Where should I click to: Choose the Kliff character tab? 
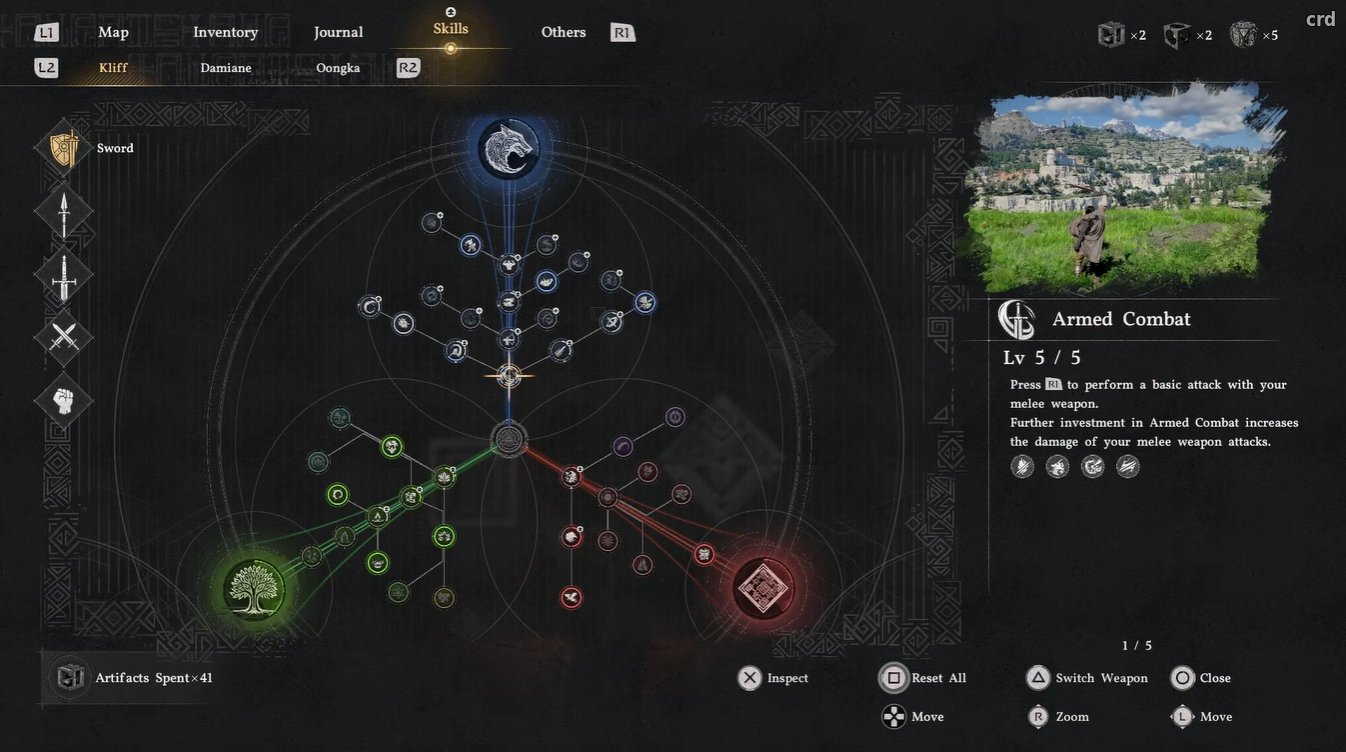tap(113, 68)
